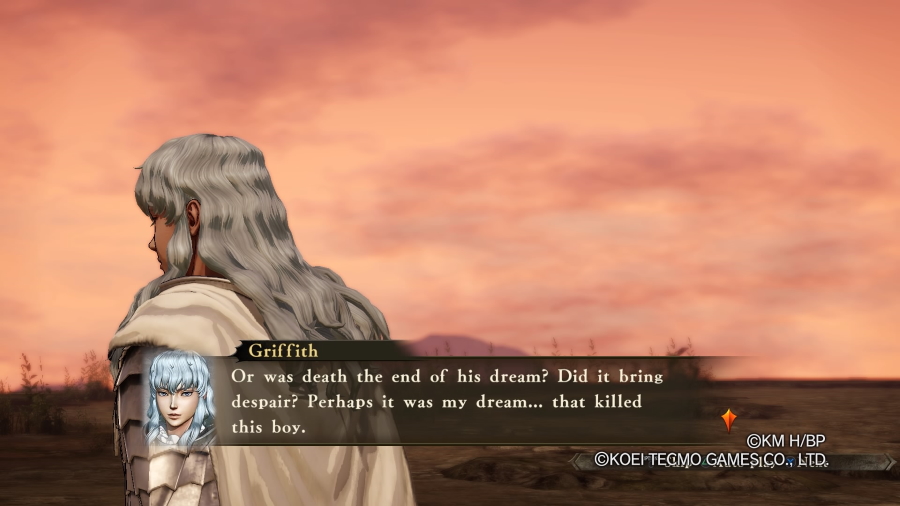Click the orange diamond to advance dialogue
The width and height of the screenshot is (900, 506).
[x=728, y=419]
